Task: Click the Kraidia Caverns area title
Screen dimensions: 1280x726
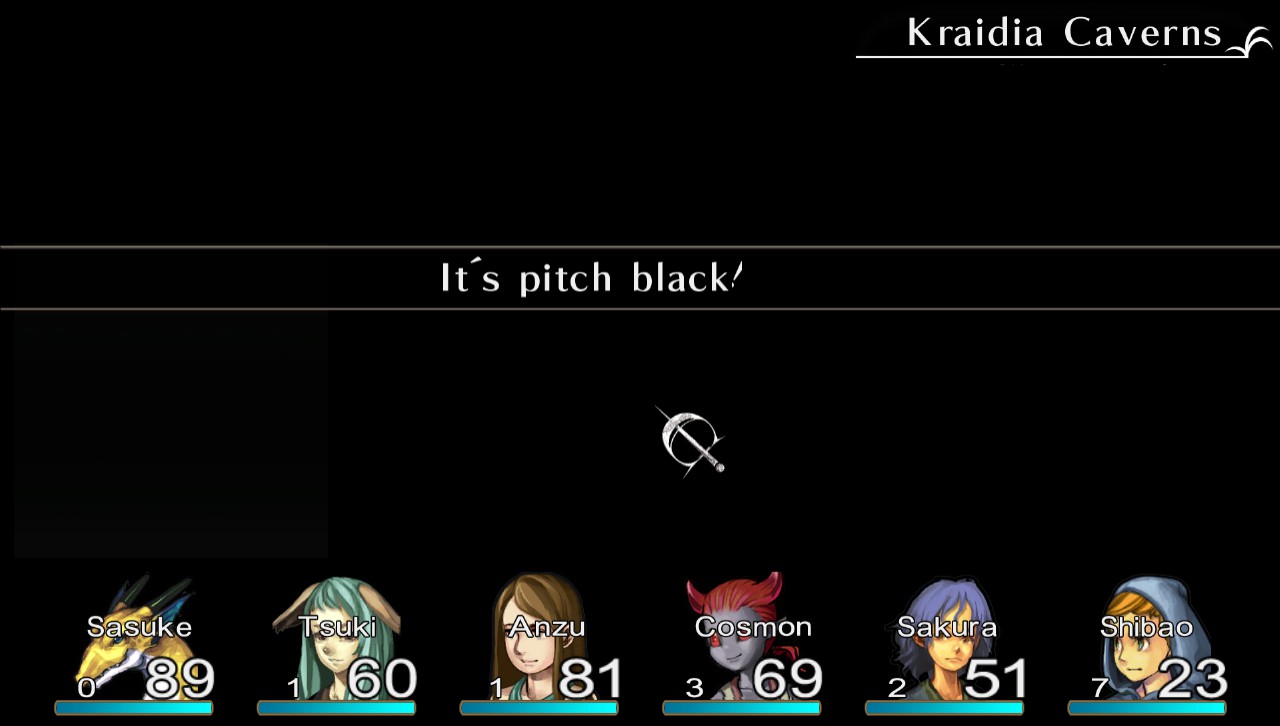Action: coord(1063,33)
